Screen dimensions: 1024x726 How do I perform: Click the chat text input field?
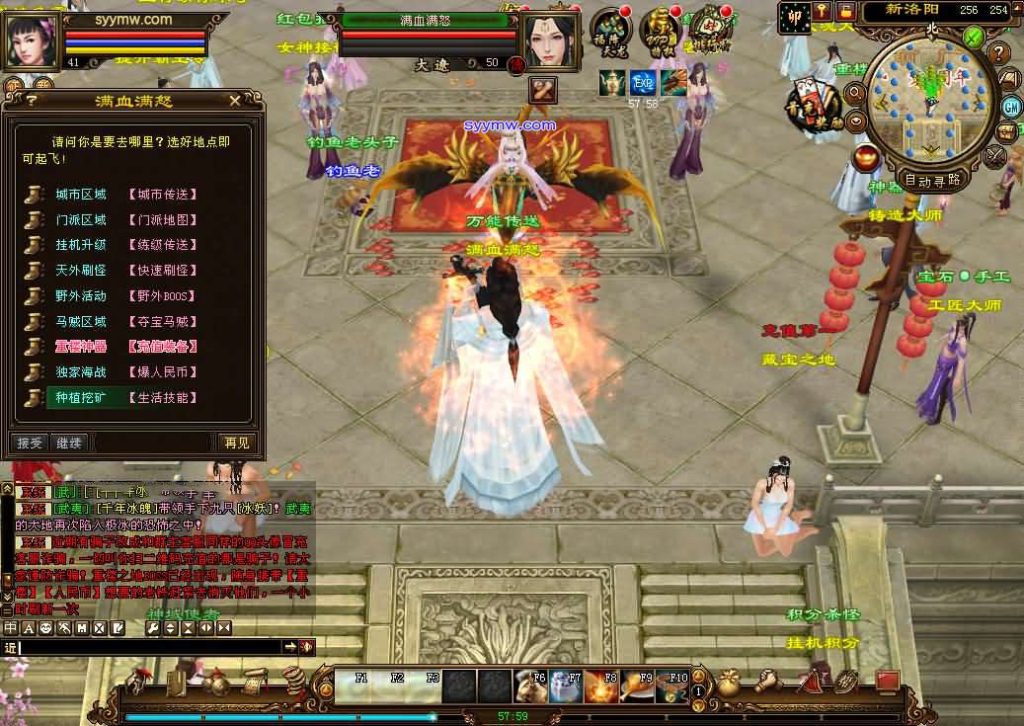[x=150, y=648]
